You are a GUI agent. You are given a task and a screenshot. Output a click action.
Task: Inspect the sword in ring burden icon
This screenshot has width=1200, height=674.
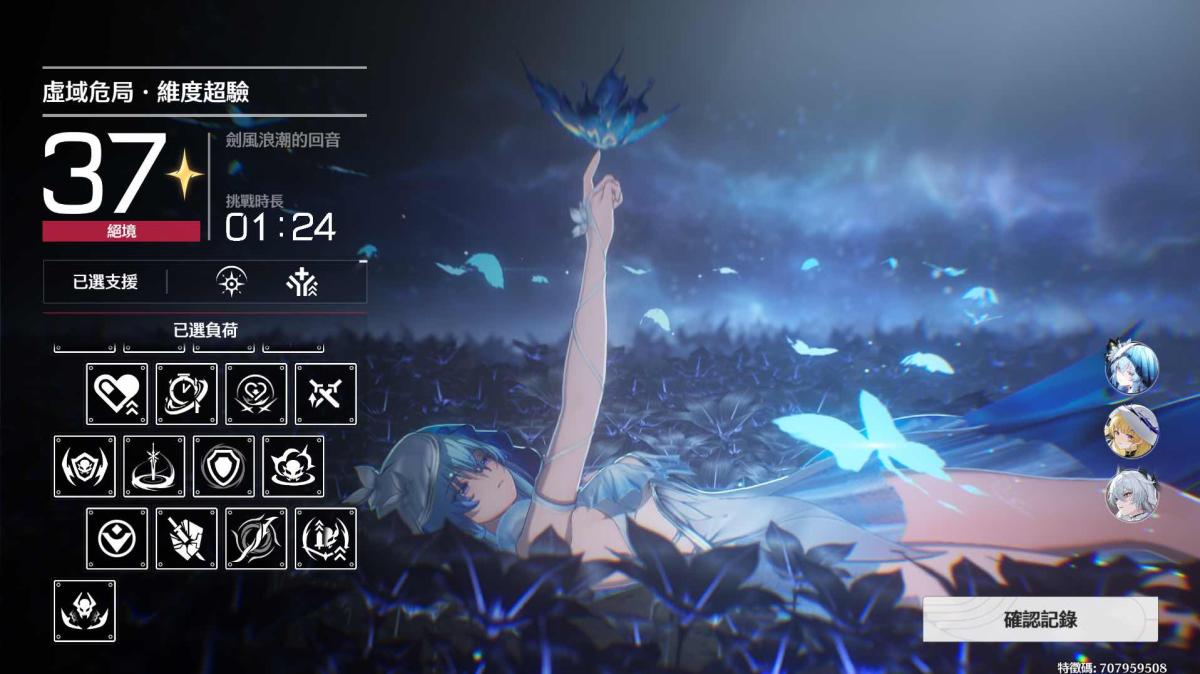pos(154,466)
